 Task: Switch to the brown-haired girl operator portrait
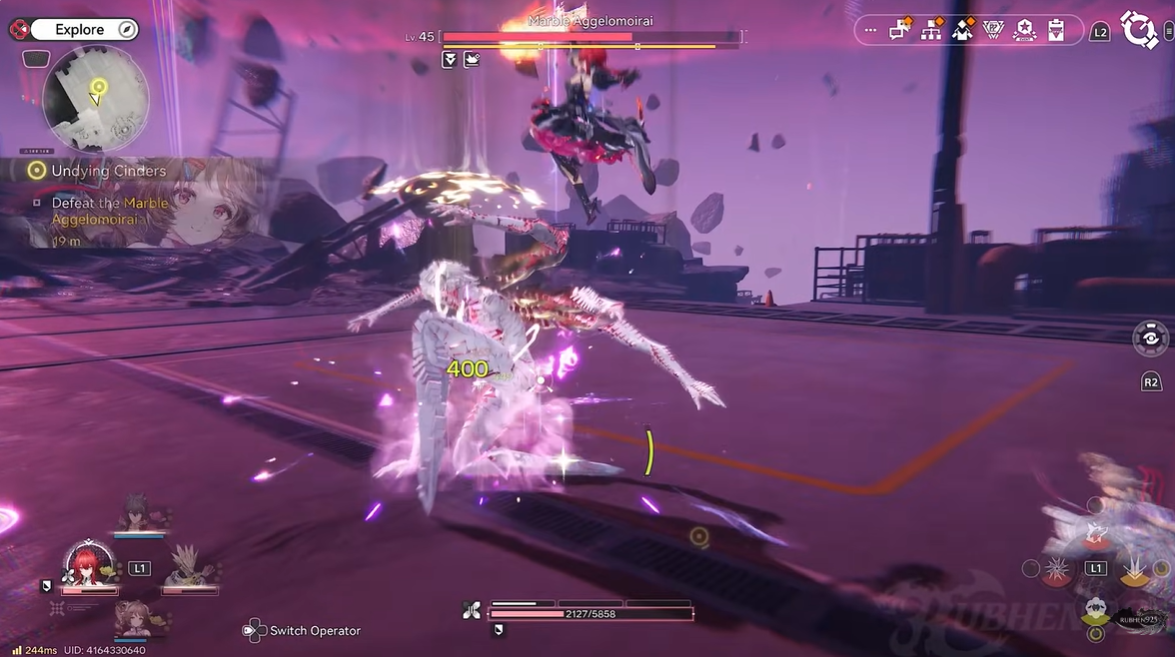click(x=135, y=617)
